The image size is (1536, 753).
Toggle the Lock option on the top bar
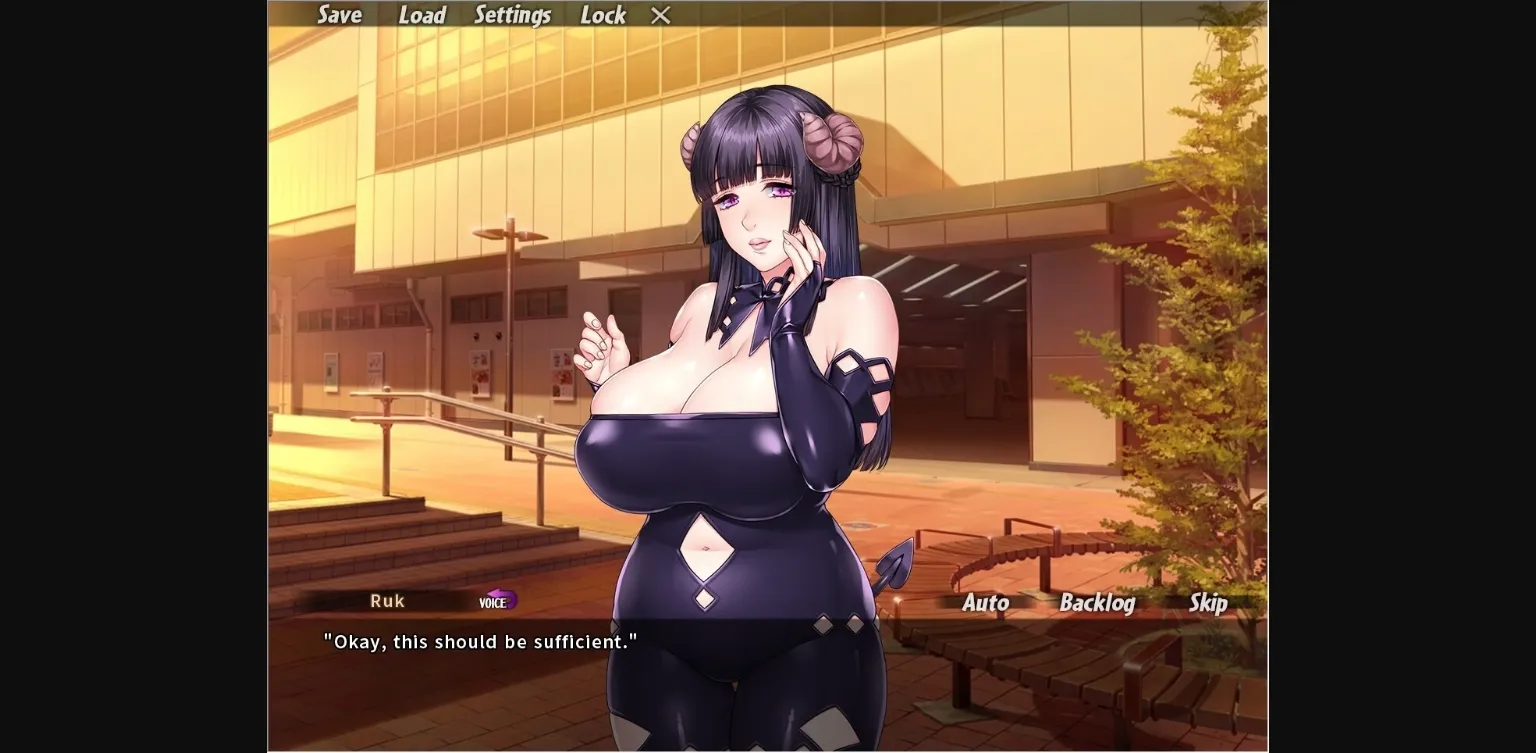(602, 15)
